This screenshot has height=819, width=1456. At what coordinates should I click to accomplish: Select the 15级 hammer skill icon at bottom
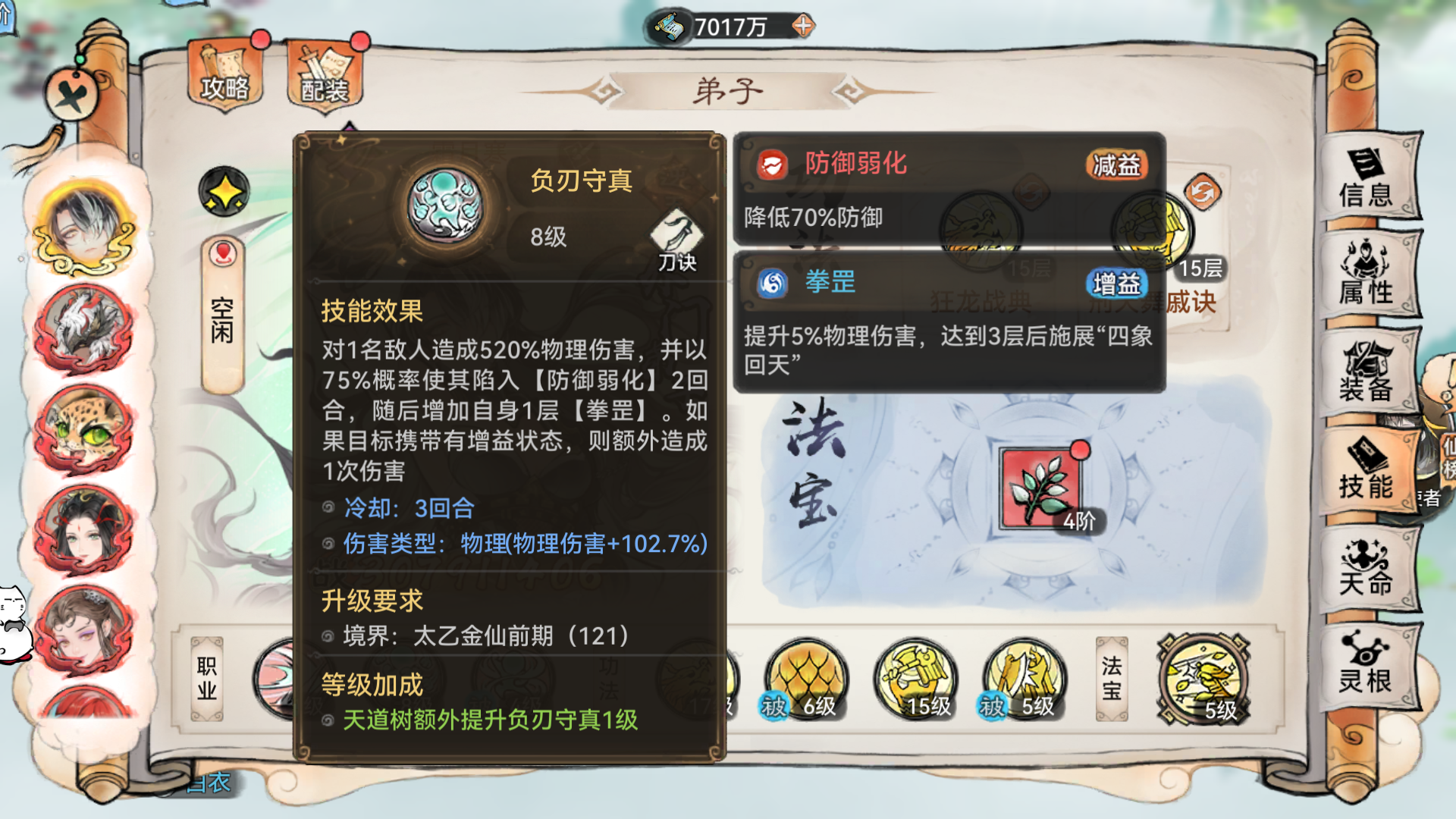coord(914,679)
